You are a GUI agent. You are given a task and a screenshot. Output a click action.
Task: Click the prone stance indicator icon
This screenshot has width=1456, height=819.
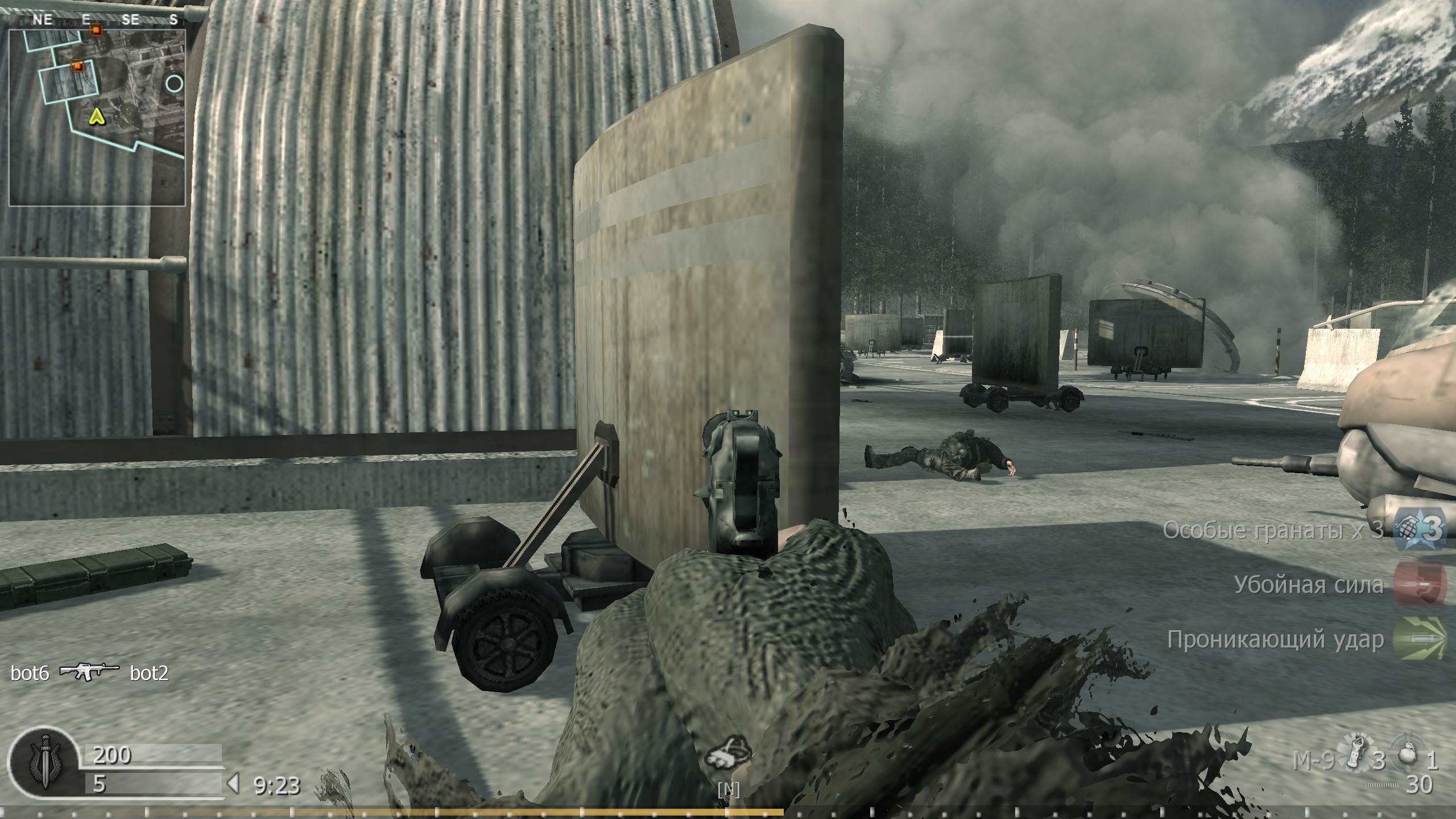tap(727, 756)
